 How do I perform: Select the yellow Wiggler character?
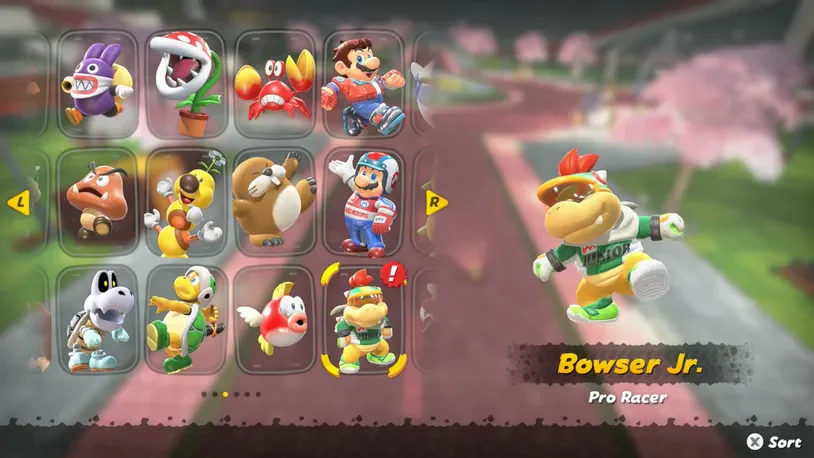[186, 202]
